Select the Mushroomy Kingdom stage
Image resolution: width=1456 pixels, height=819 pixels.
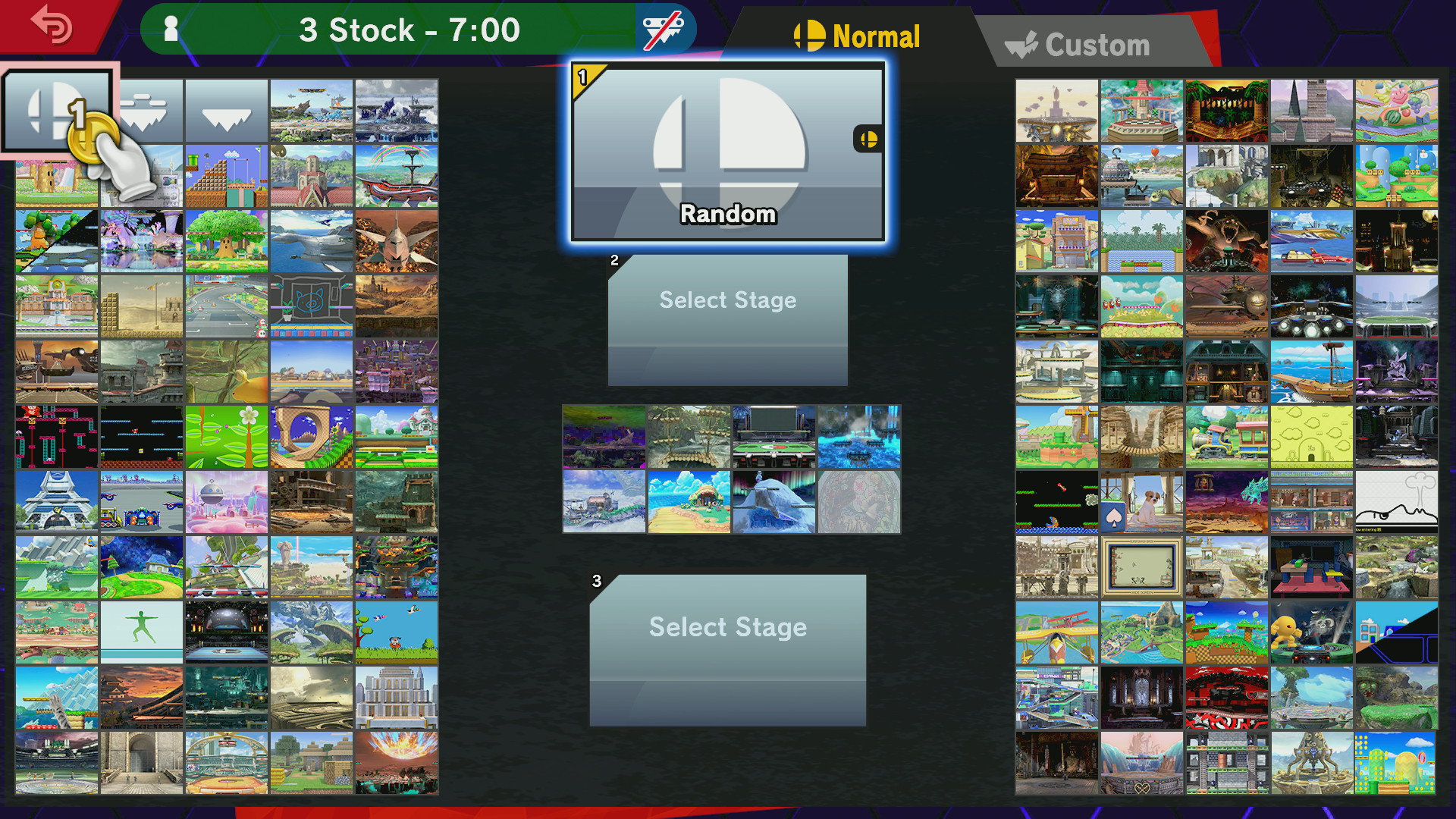pyautogui.click(x=141, y=304)
